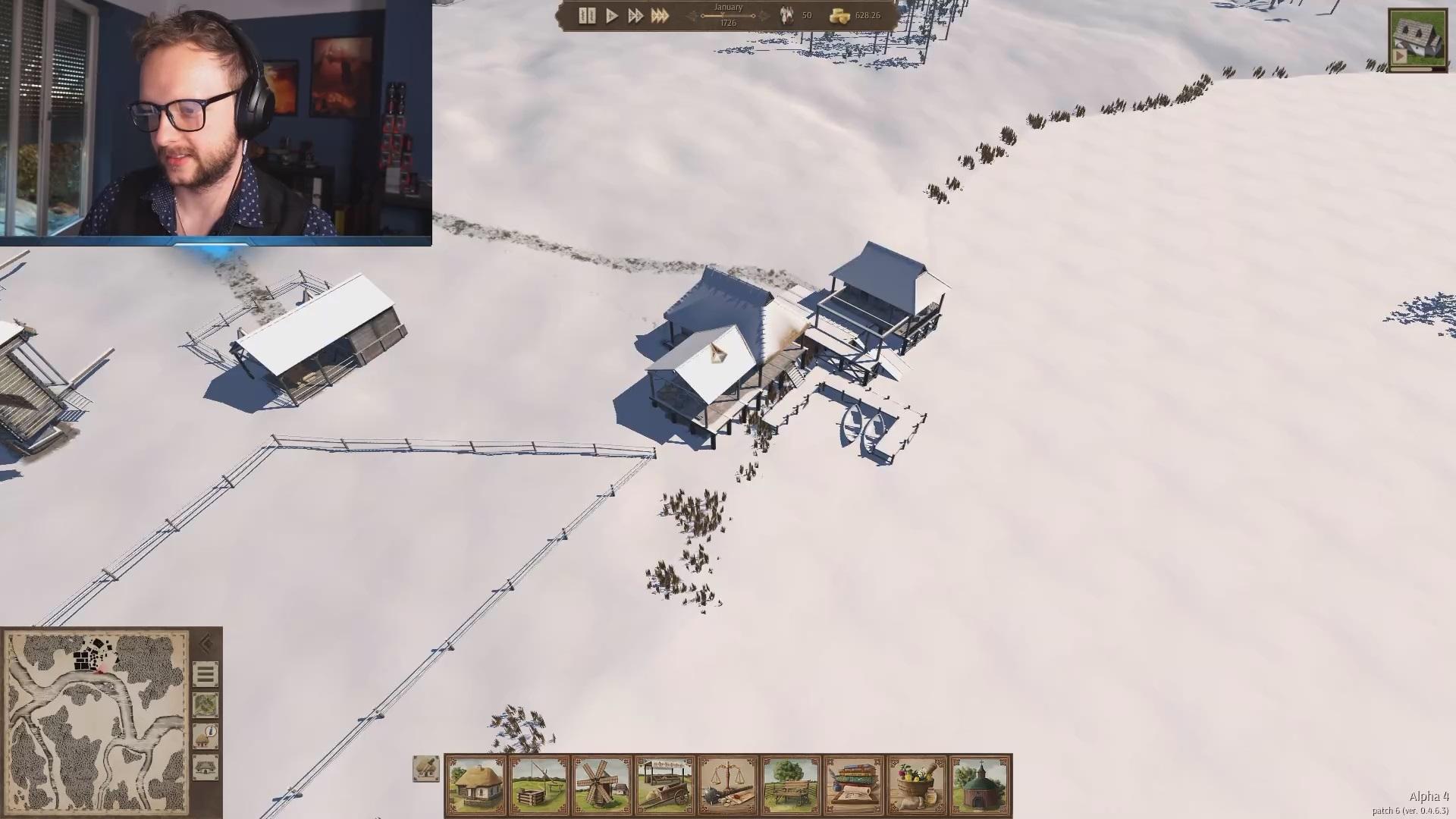Open the wooden church building category

click(x=980, y=785)
